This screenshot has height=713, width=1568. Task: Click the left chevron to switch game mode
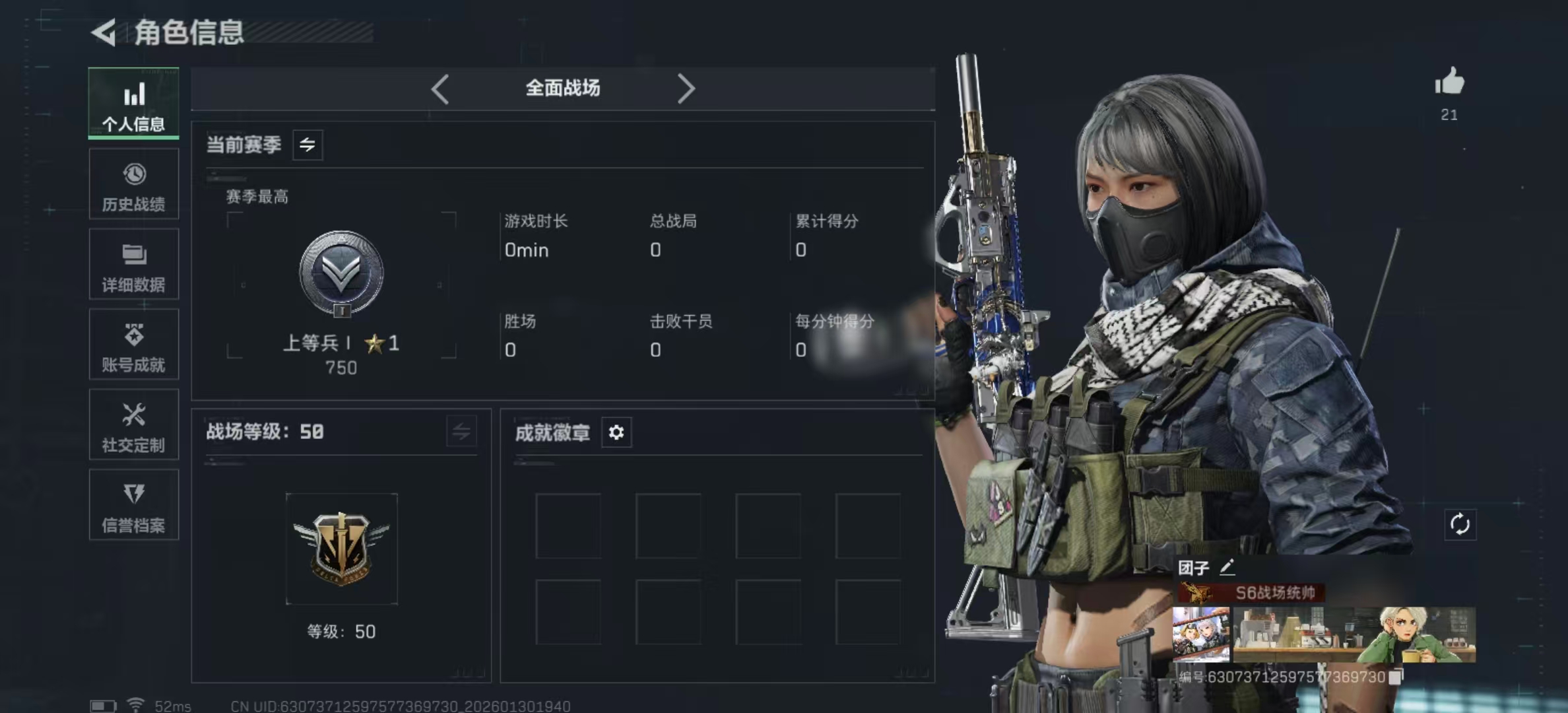[x=440, y=88]
